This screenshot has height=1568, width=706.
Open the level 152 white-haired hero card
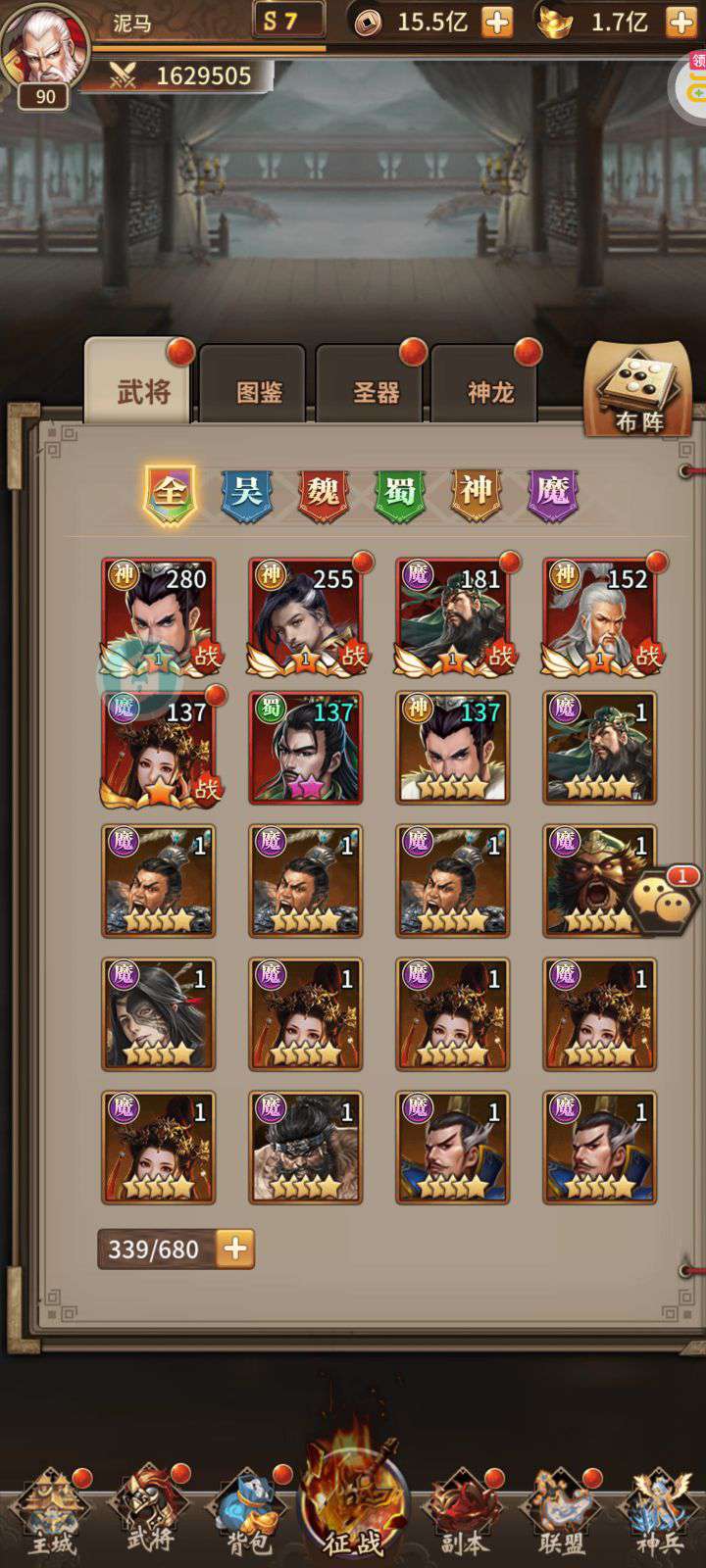[600, 616]
